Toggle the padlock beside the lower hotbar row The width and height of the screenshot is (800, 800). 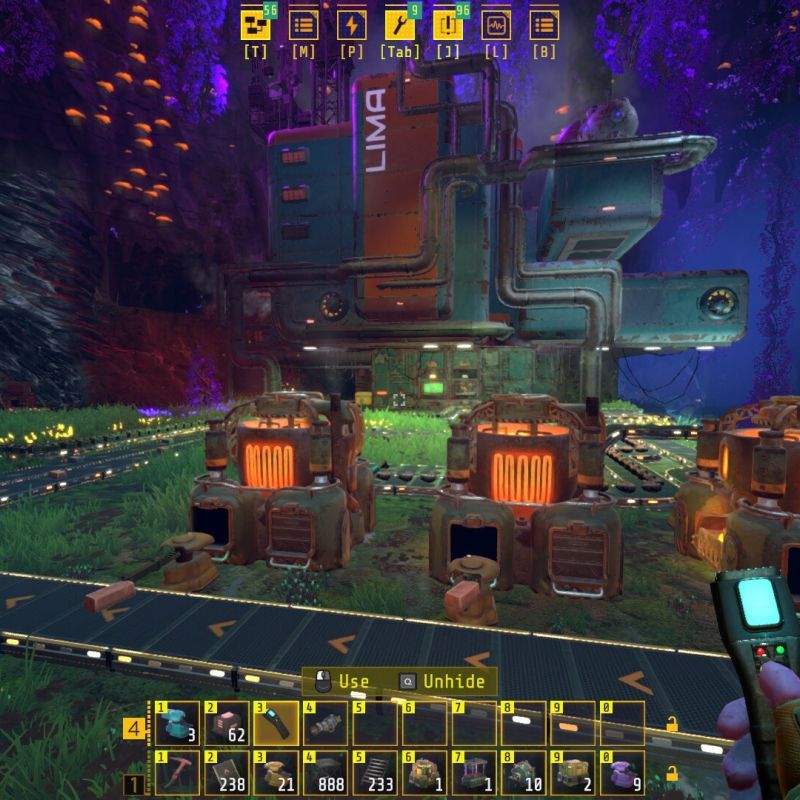tap(672, 773)
